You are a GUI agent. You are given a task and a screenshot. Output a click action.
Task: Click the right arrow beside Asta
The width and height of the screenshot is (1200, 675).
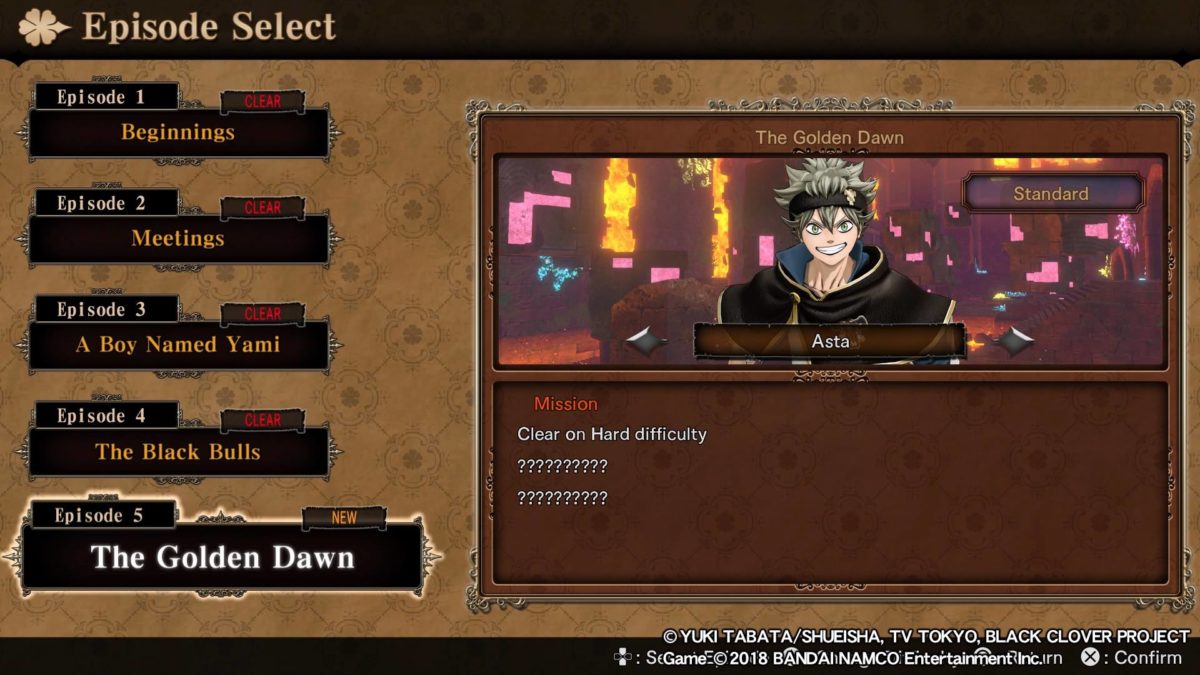click(x=1016, y=342)
